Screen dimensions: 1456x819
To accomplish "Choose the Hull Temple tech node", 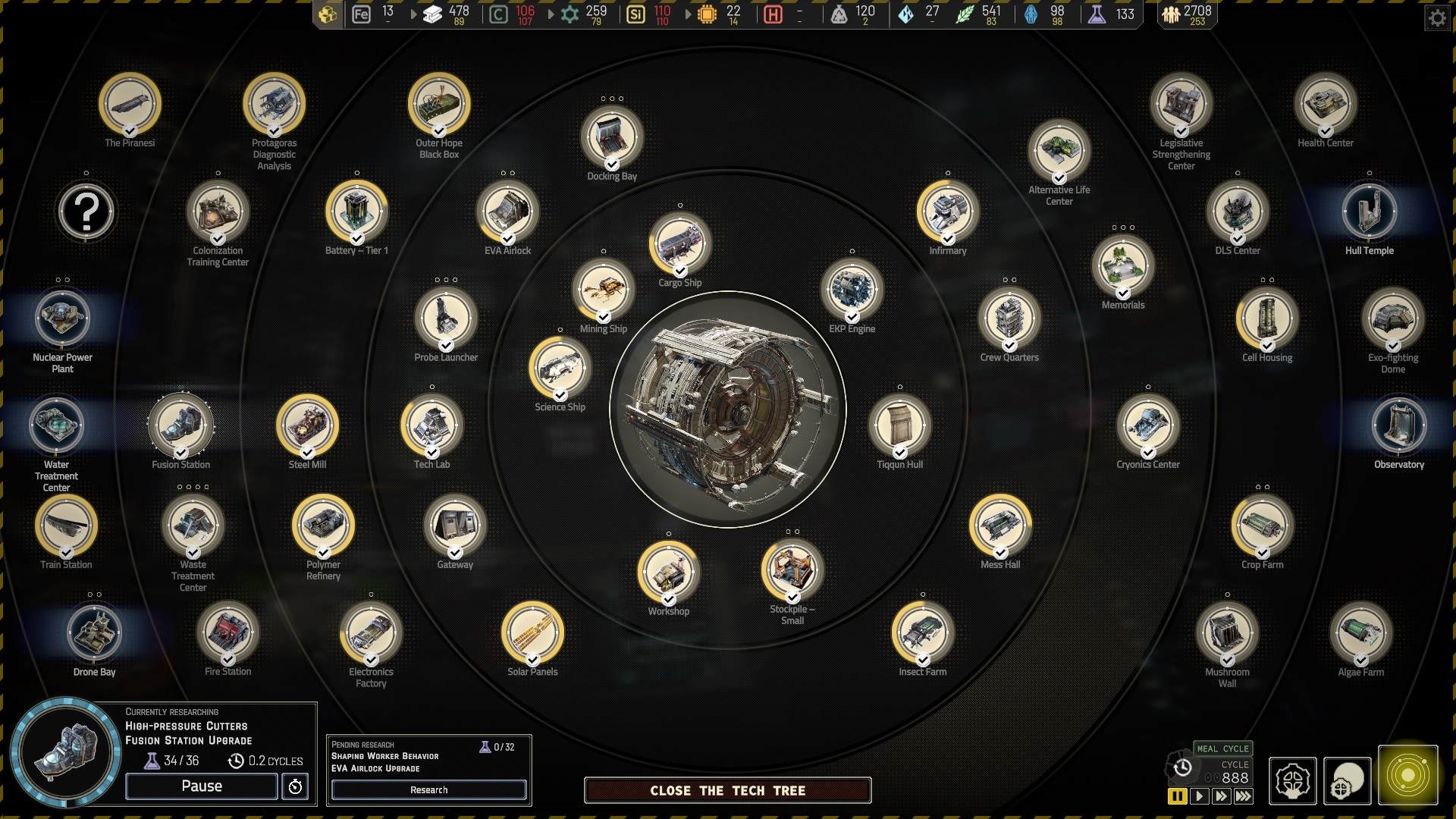I will [1369, 212].
